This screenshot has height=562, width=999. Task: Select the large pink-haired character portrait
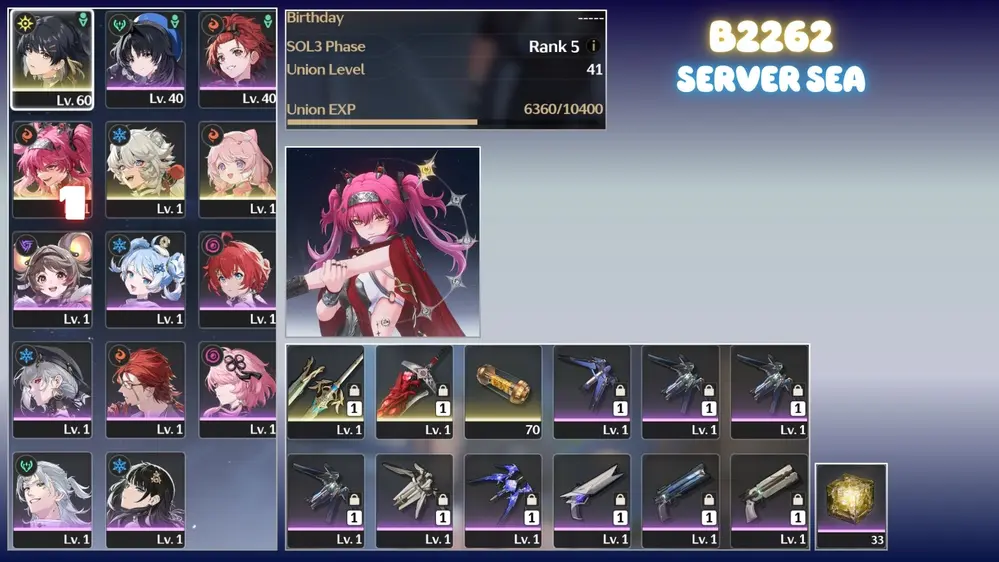click(x=383, y=242)
